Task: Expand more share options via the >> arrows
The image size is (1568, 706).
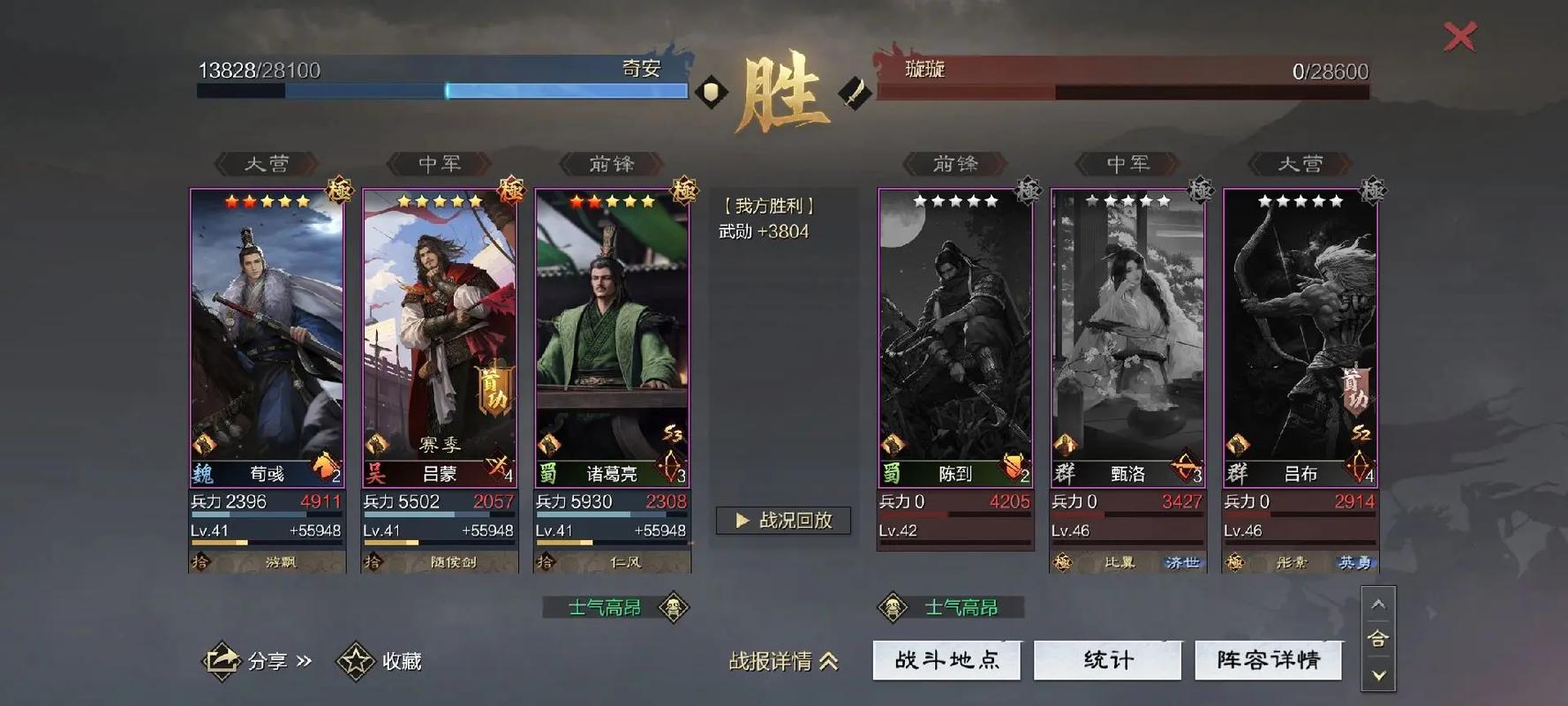Action: pos(302,660)
